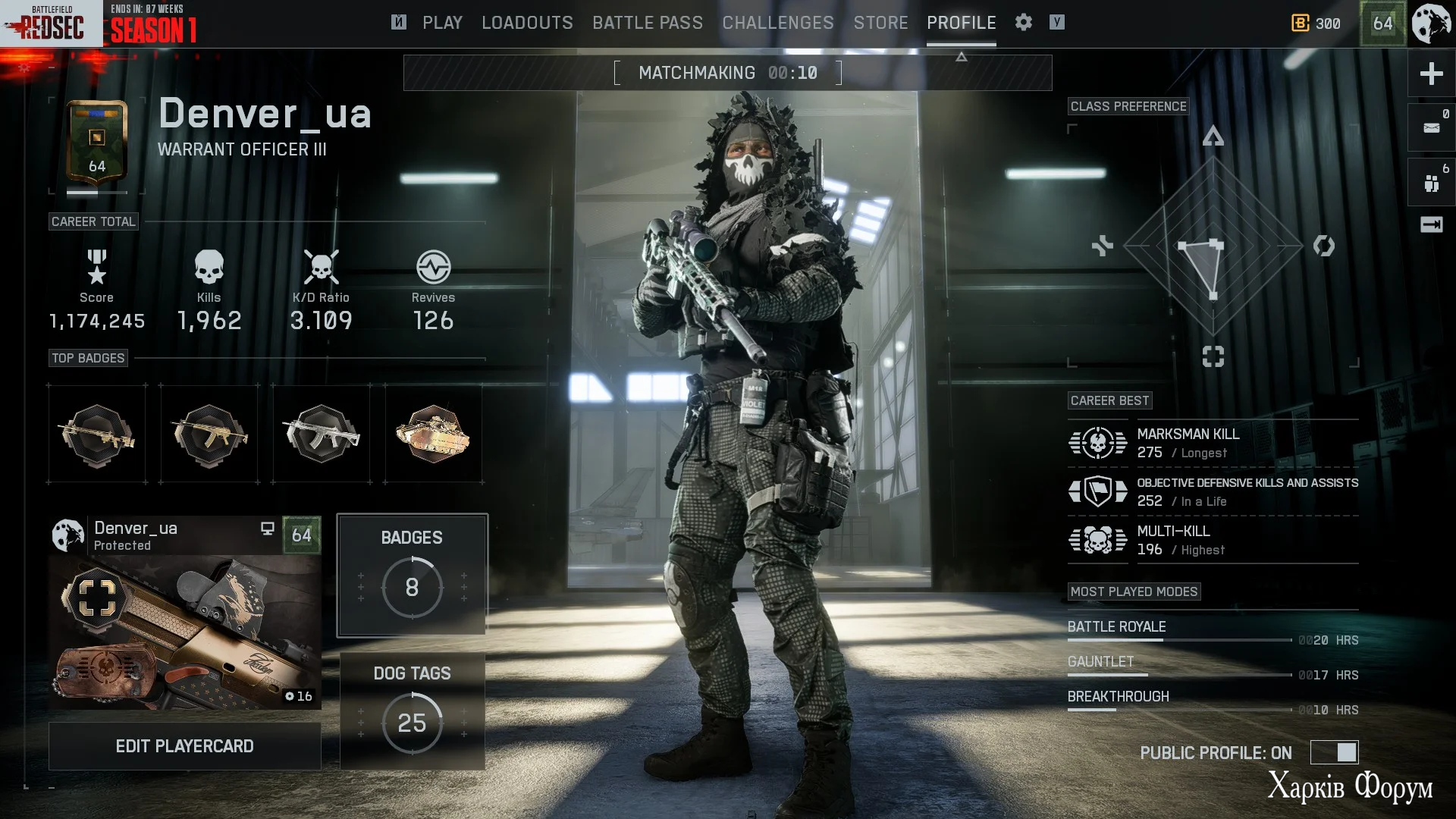The height and width of the screenshot is (819, 1456).
Task: Click the Edit Playercard button
Action: pyautogui.click(x=184, y=746)
